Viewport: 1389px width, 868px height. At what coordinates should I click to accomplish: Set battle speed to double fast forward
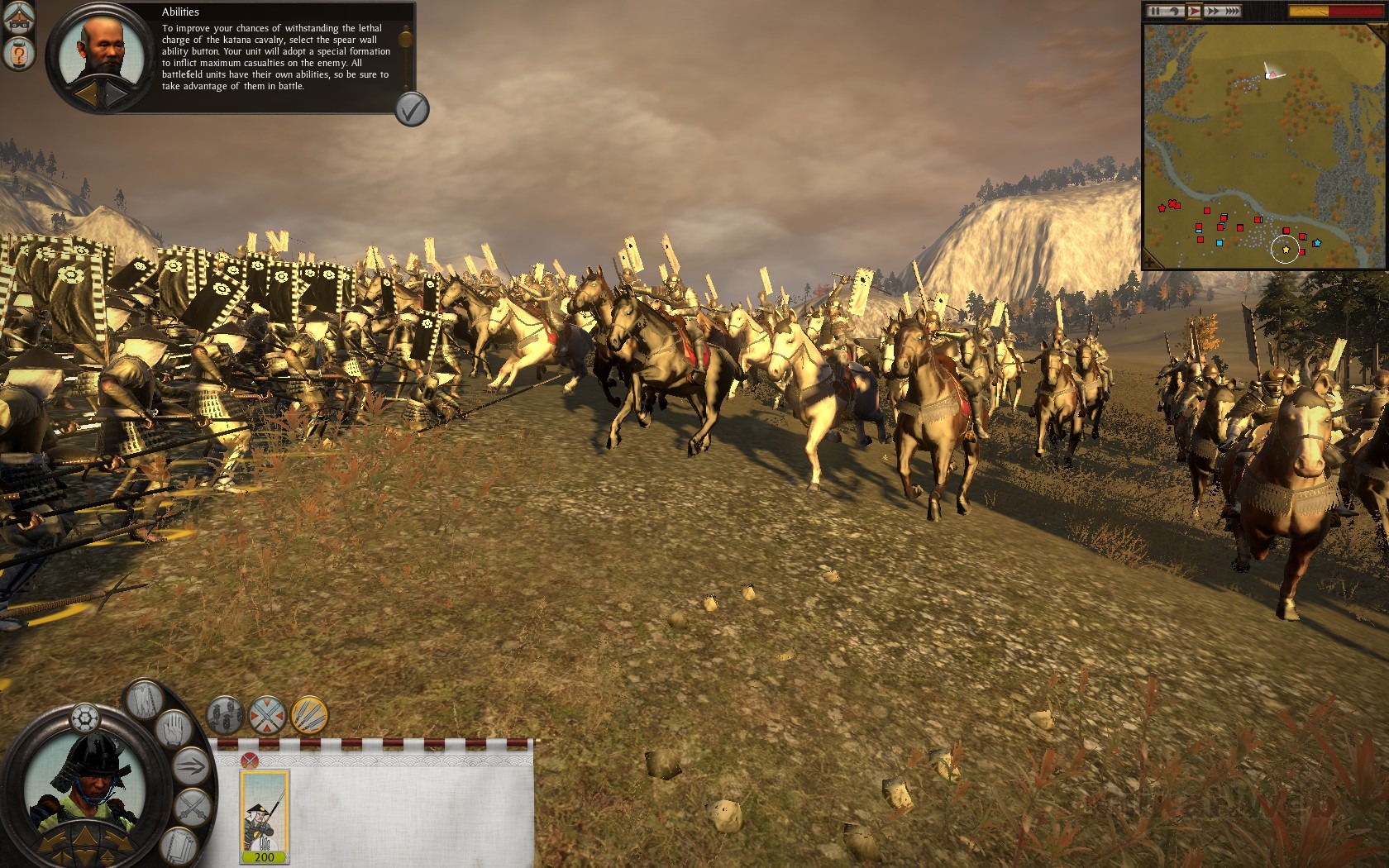pyautogui.click(x=1213, y=11)
